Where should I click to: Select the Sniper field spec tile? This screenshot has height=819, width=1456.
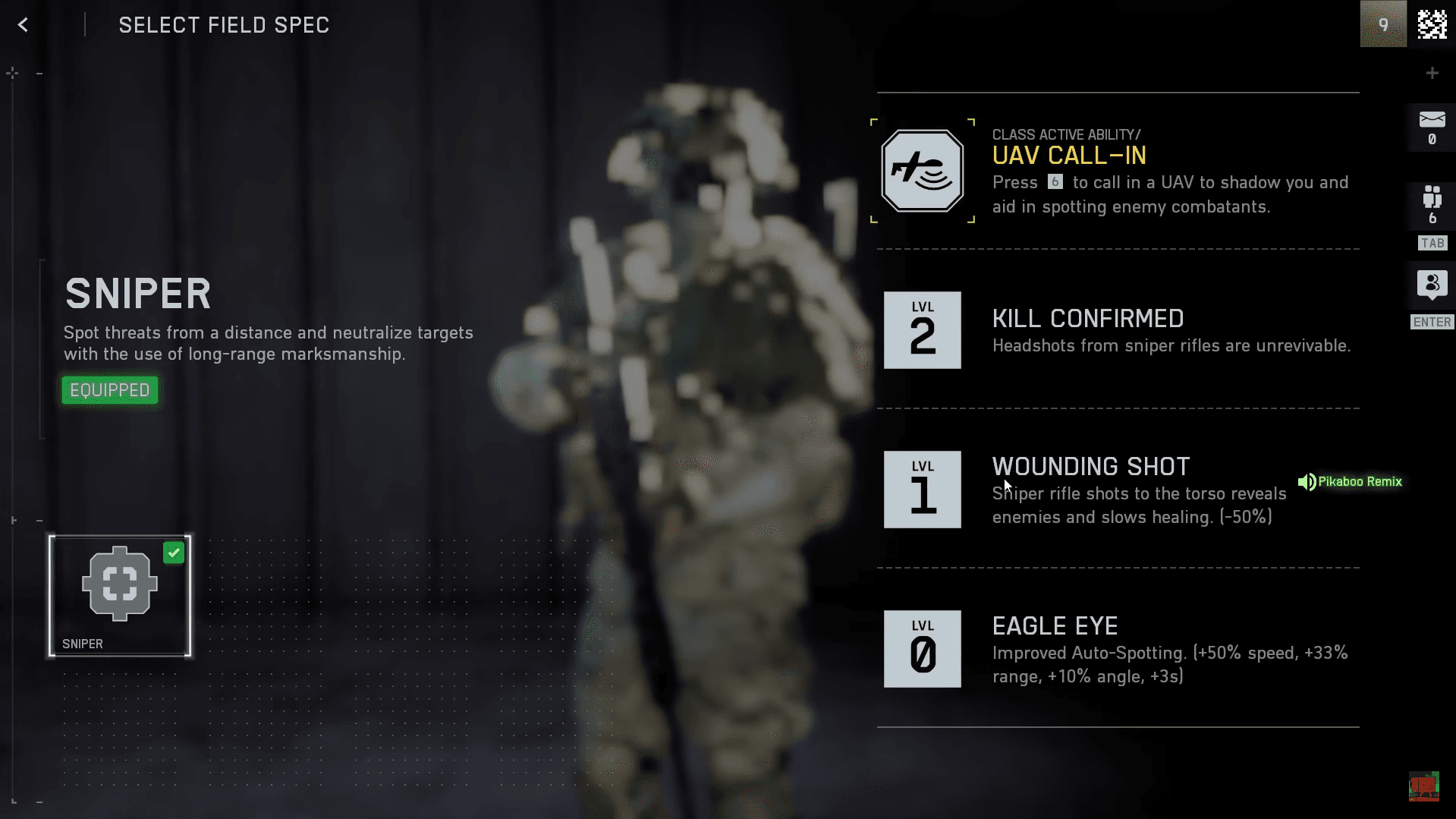click(120, 596)
